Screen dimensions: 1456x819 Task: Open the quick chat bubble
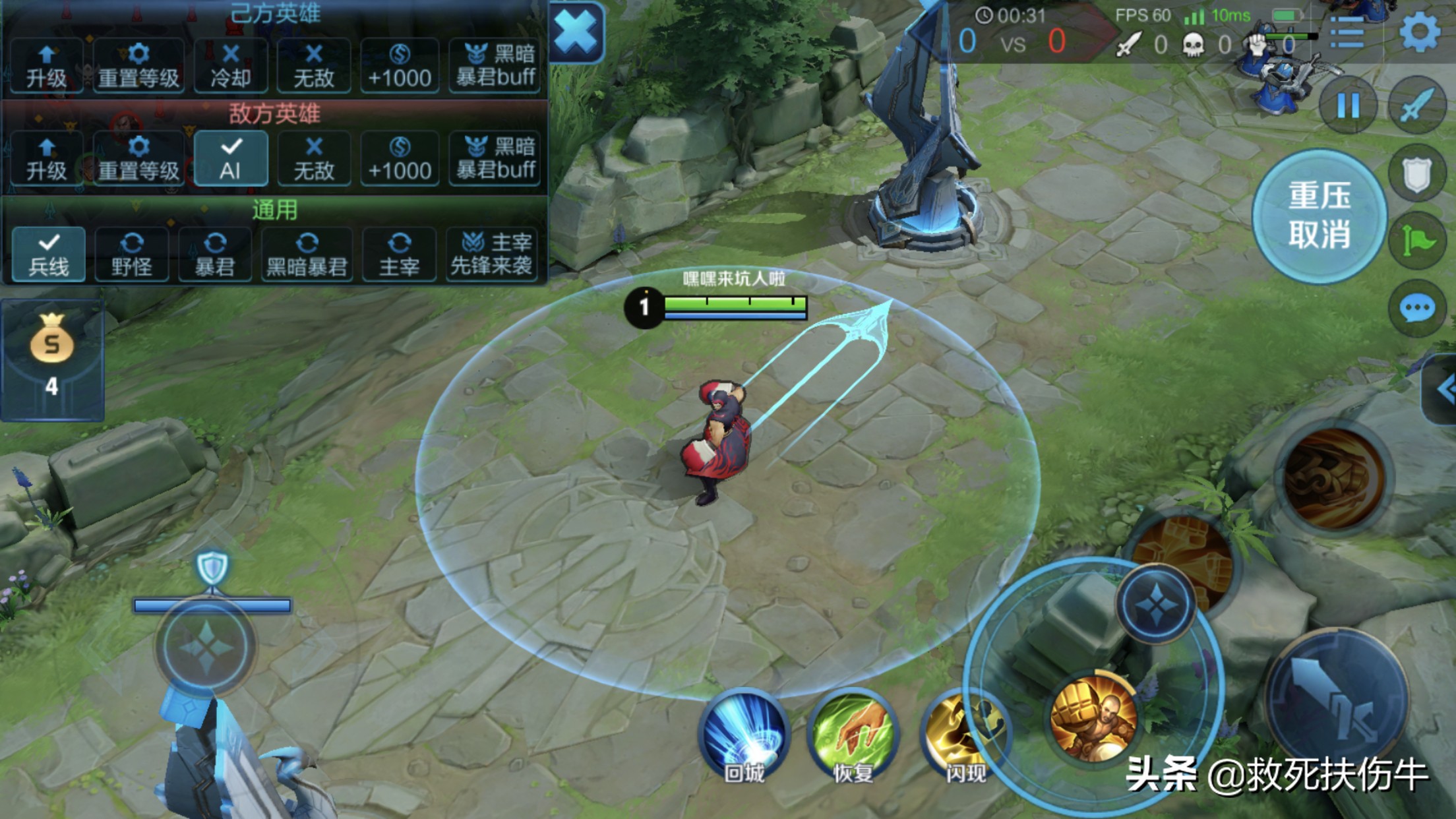coord(1417,309)
